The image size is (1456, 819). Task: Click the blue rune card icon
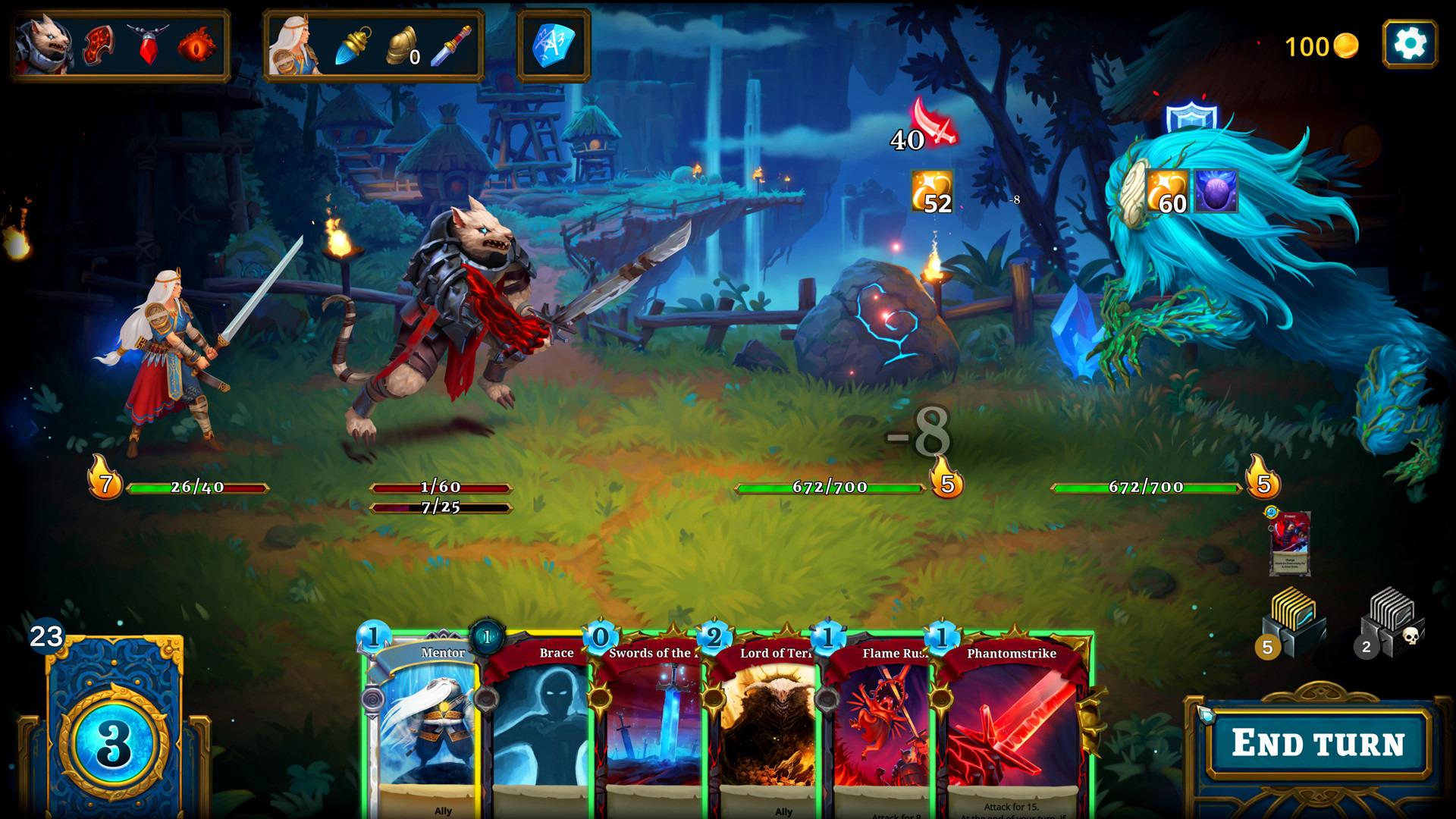click(554, 45)
